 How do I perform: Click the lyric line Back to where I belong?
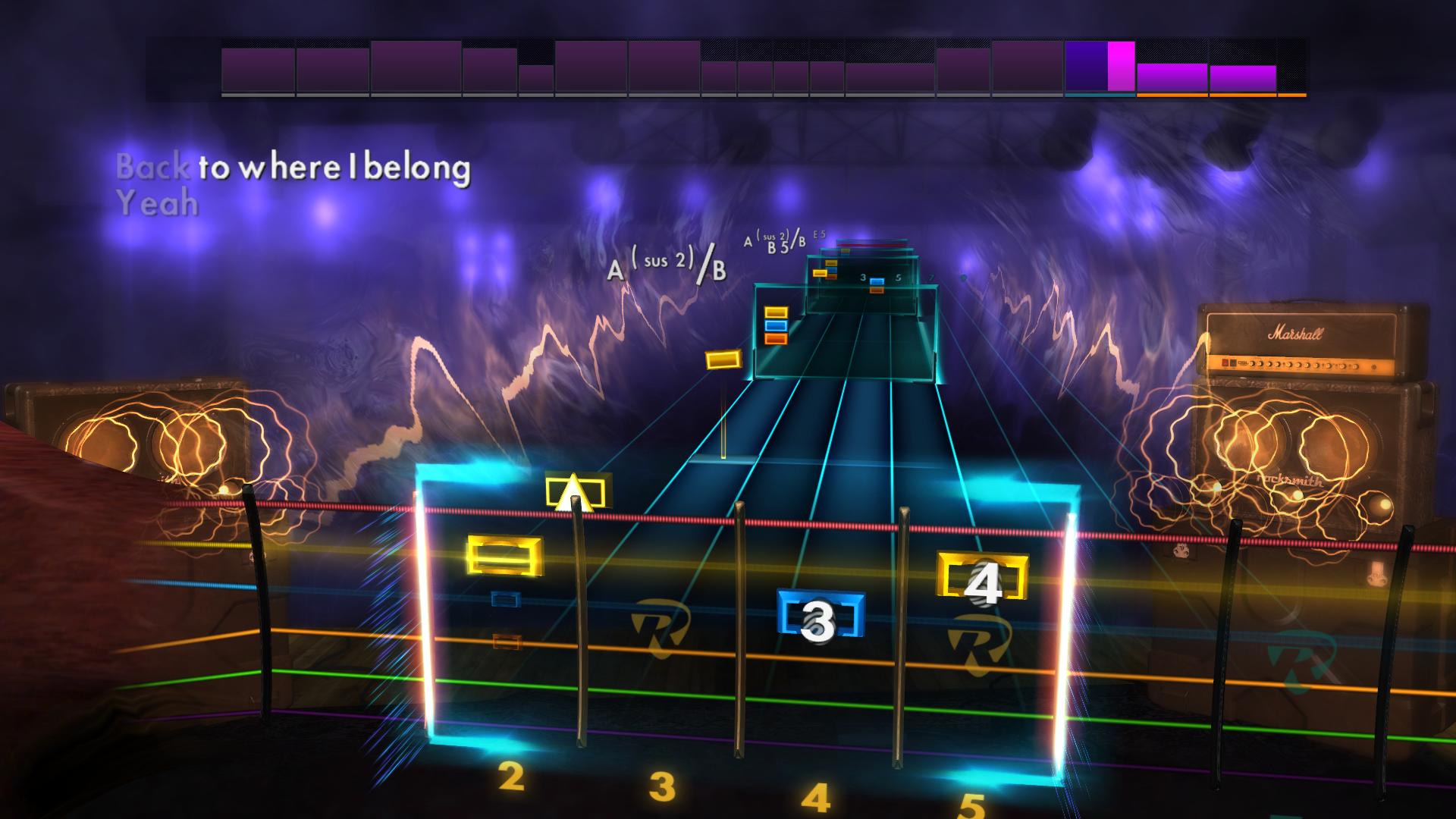(293, 170)
